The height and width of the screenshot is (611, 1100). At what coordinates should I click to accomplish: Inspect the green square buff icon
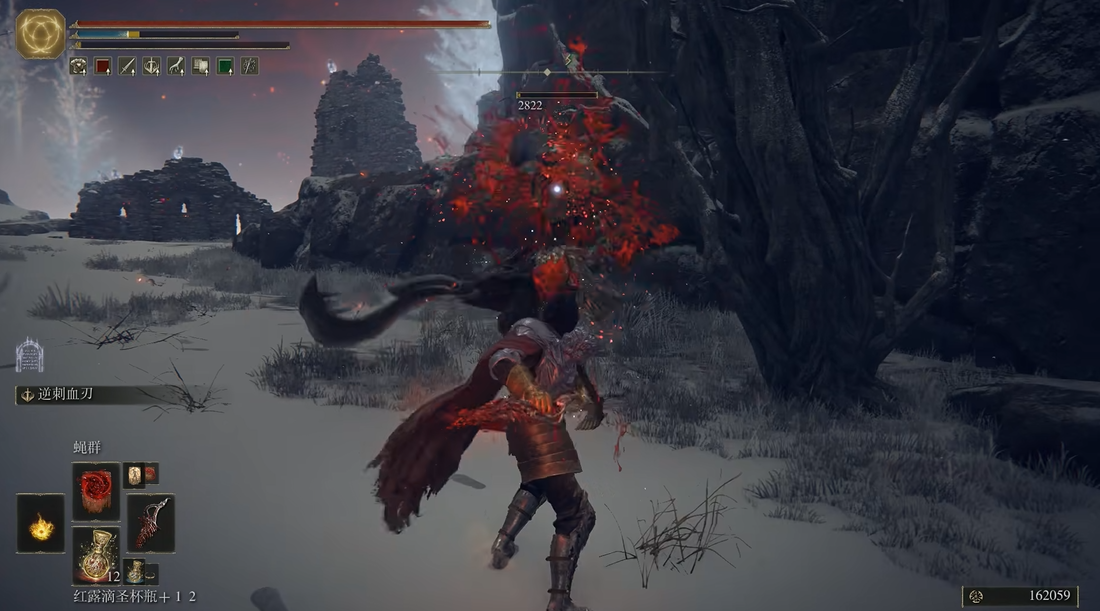[x=225, y=66]
